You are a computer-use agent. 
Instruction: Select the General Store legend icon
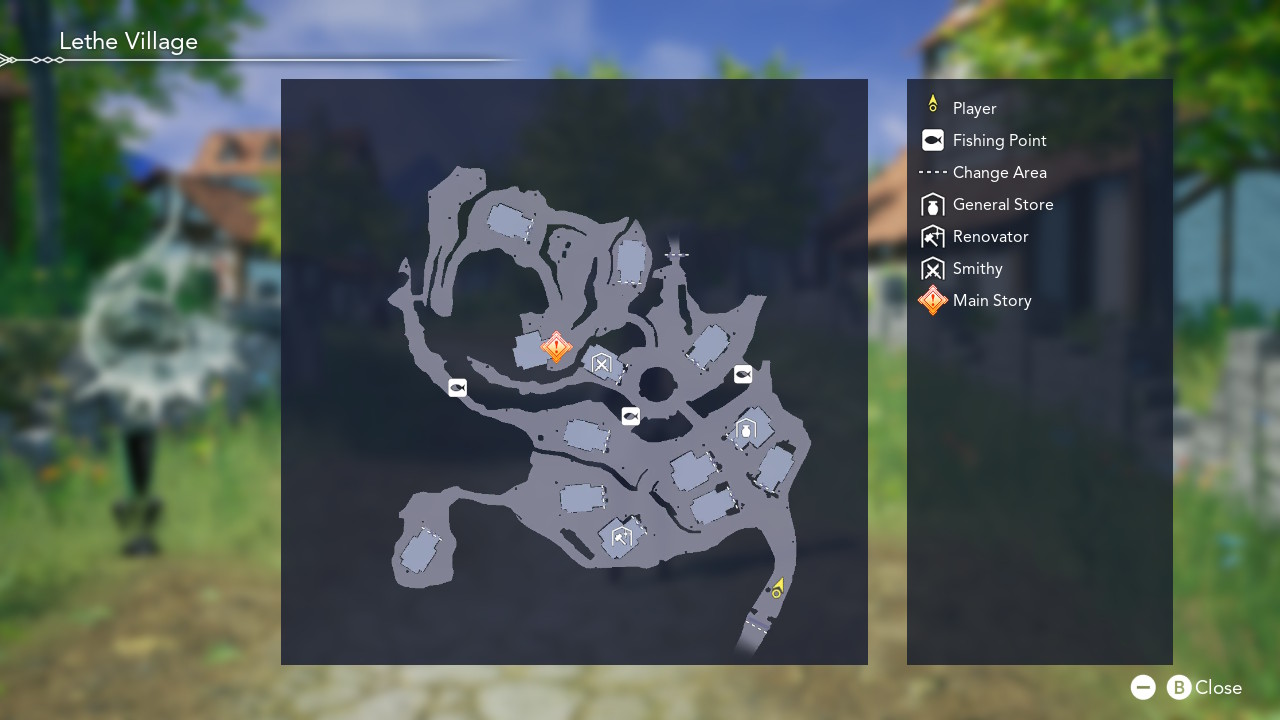932,204
